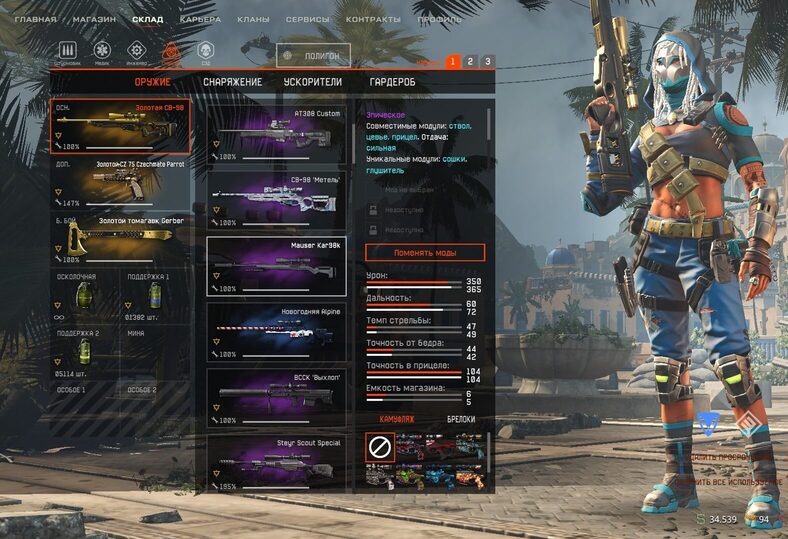
Task: Open the Гардероб tab
Action: tap(392, 82)
